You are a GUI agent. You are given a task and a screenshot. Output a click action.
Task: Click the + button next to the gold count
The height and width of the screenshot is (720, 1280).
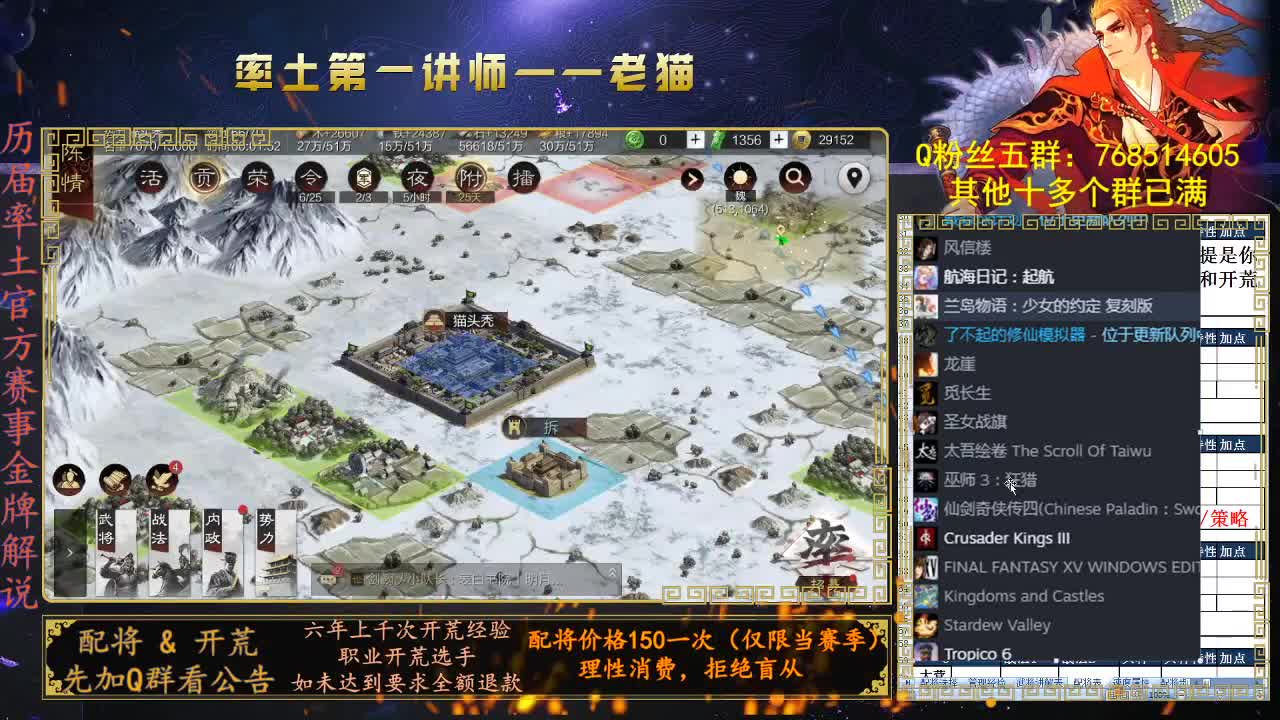[x=778, y=139]
